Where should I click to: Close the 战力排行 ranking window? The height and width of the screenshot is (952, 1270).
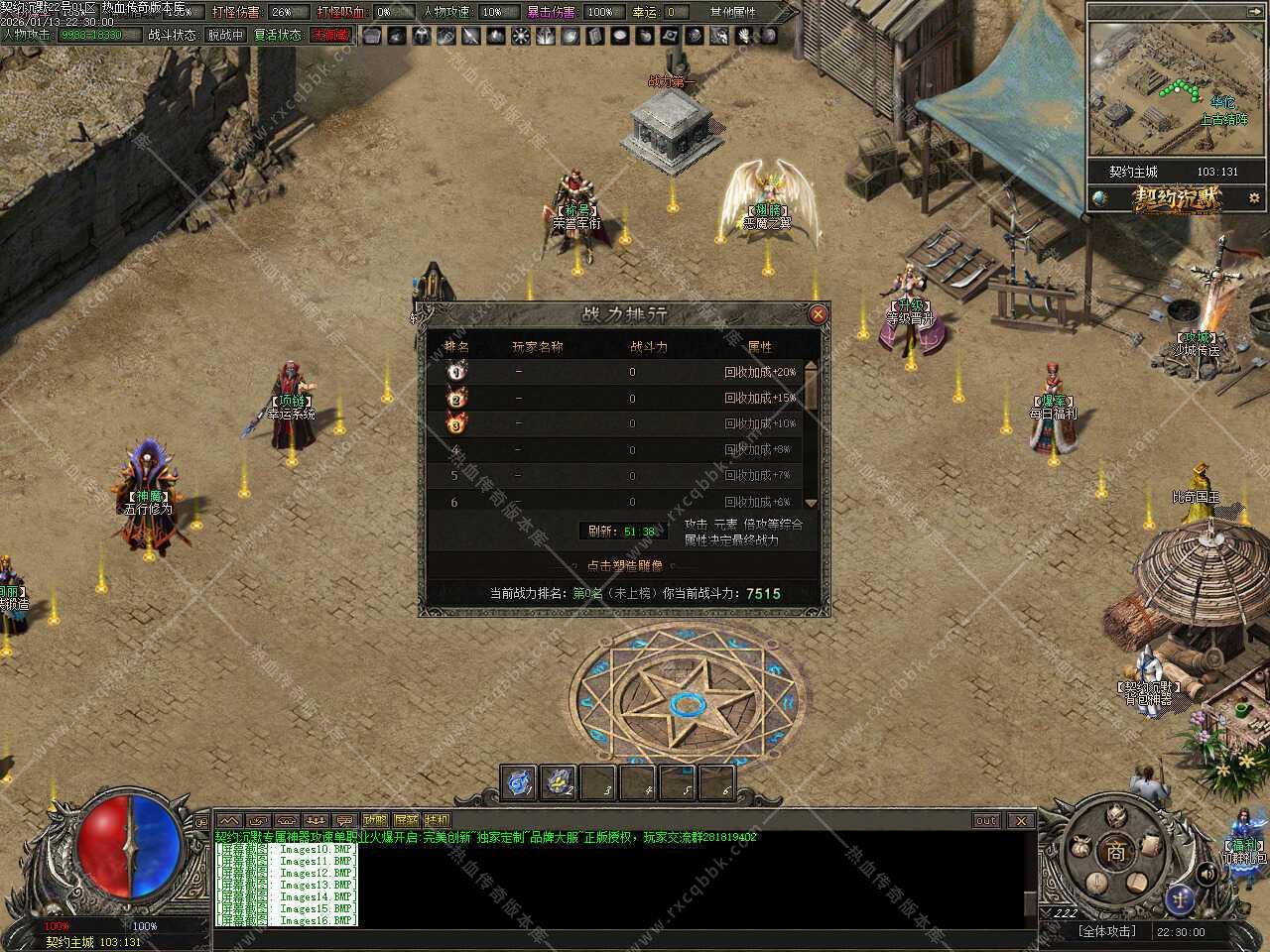point(818,314)
